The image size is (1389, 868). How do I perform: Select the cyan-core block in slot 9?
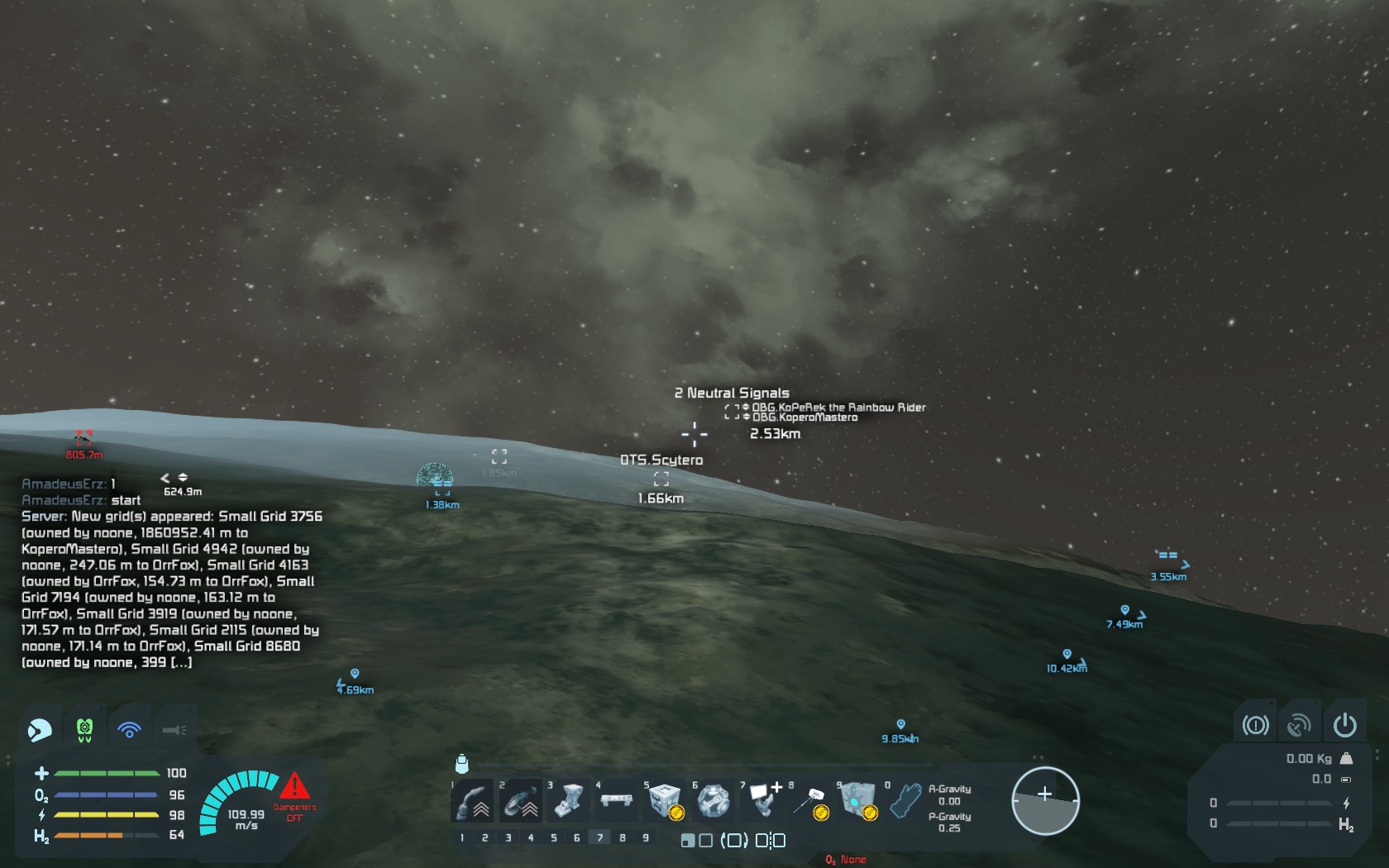[x=857, y=800]
